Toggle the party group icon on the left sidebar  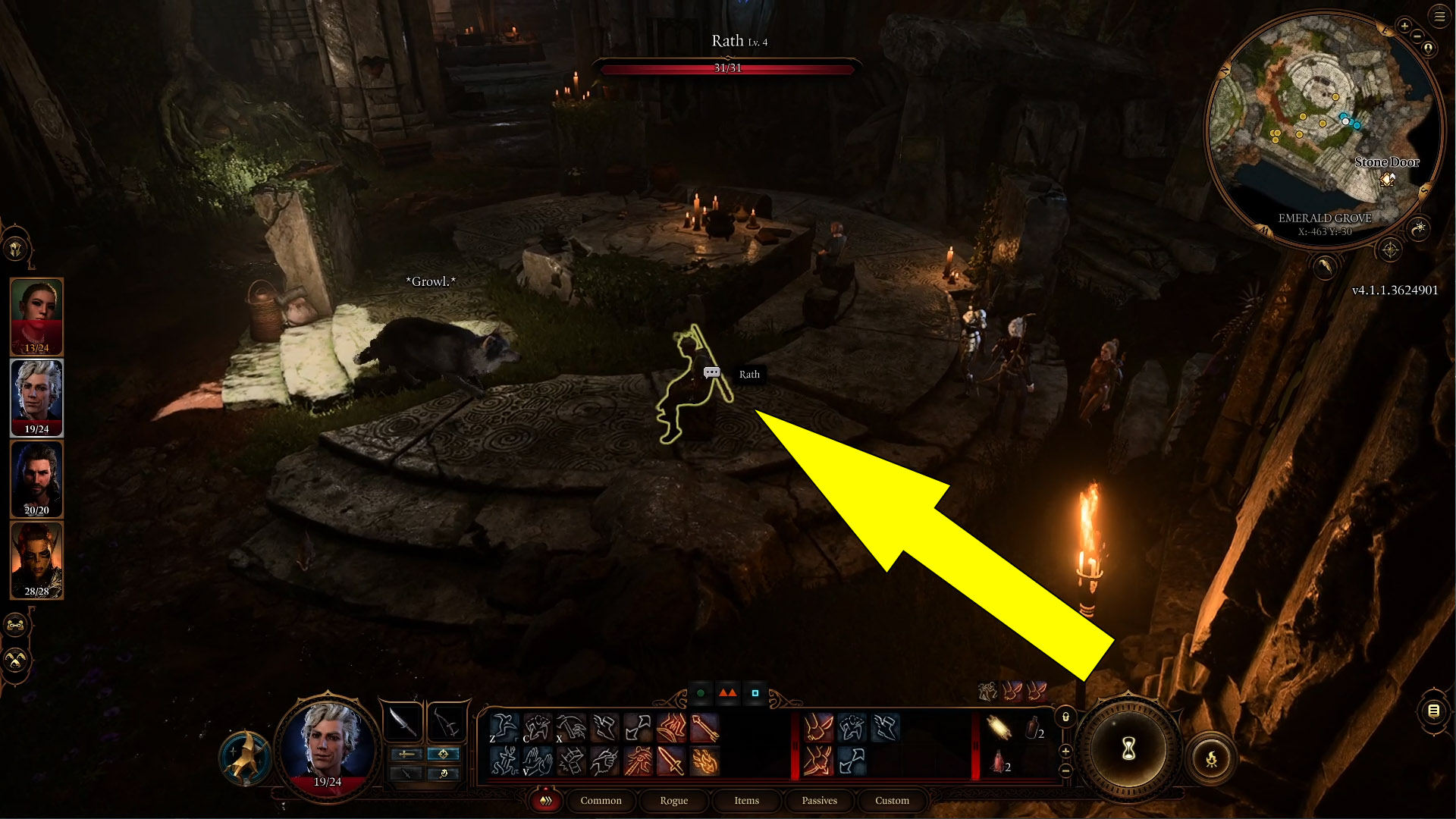pos(15,626)
